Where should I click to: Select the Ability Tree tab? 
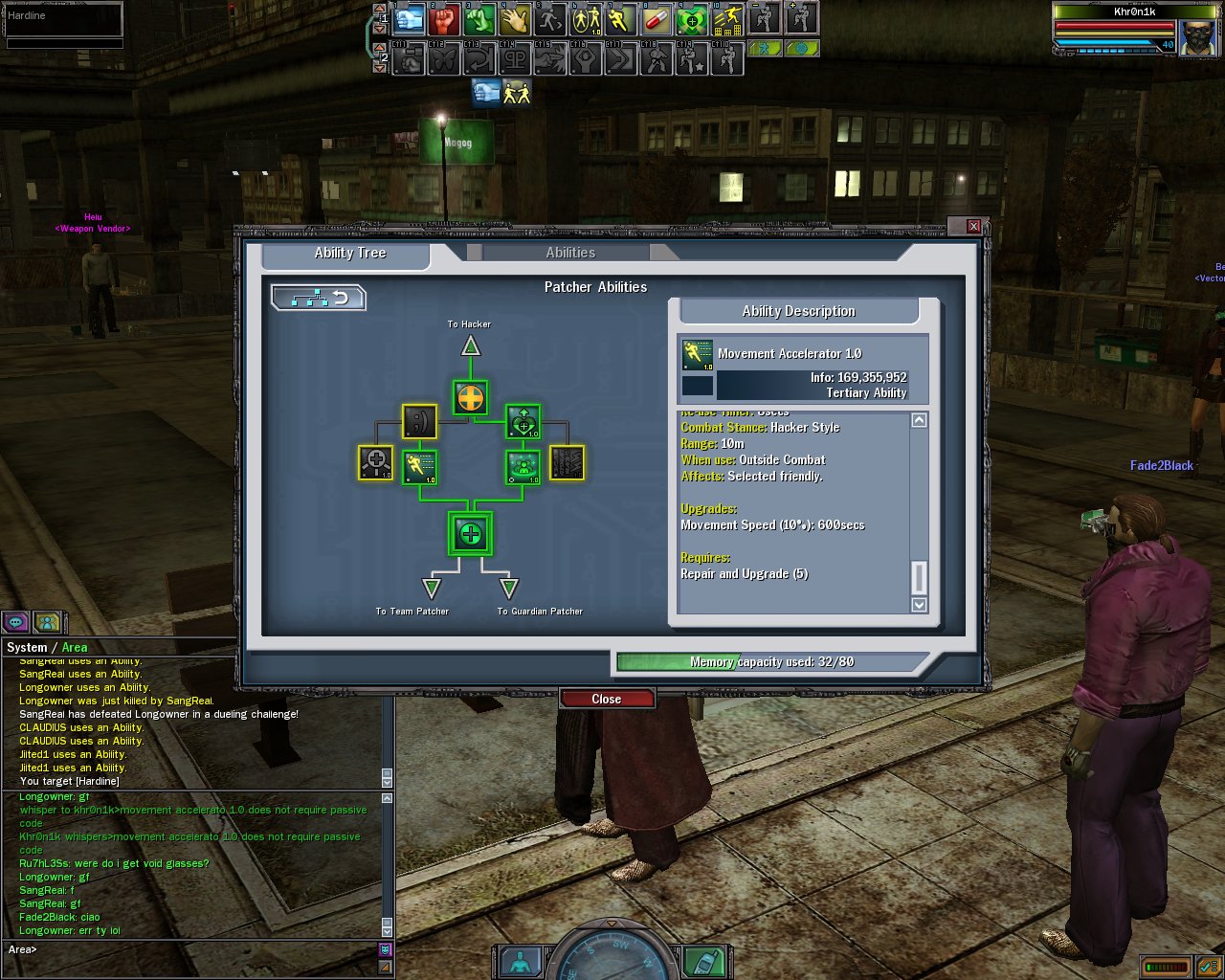click(349, 253)
